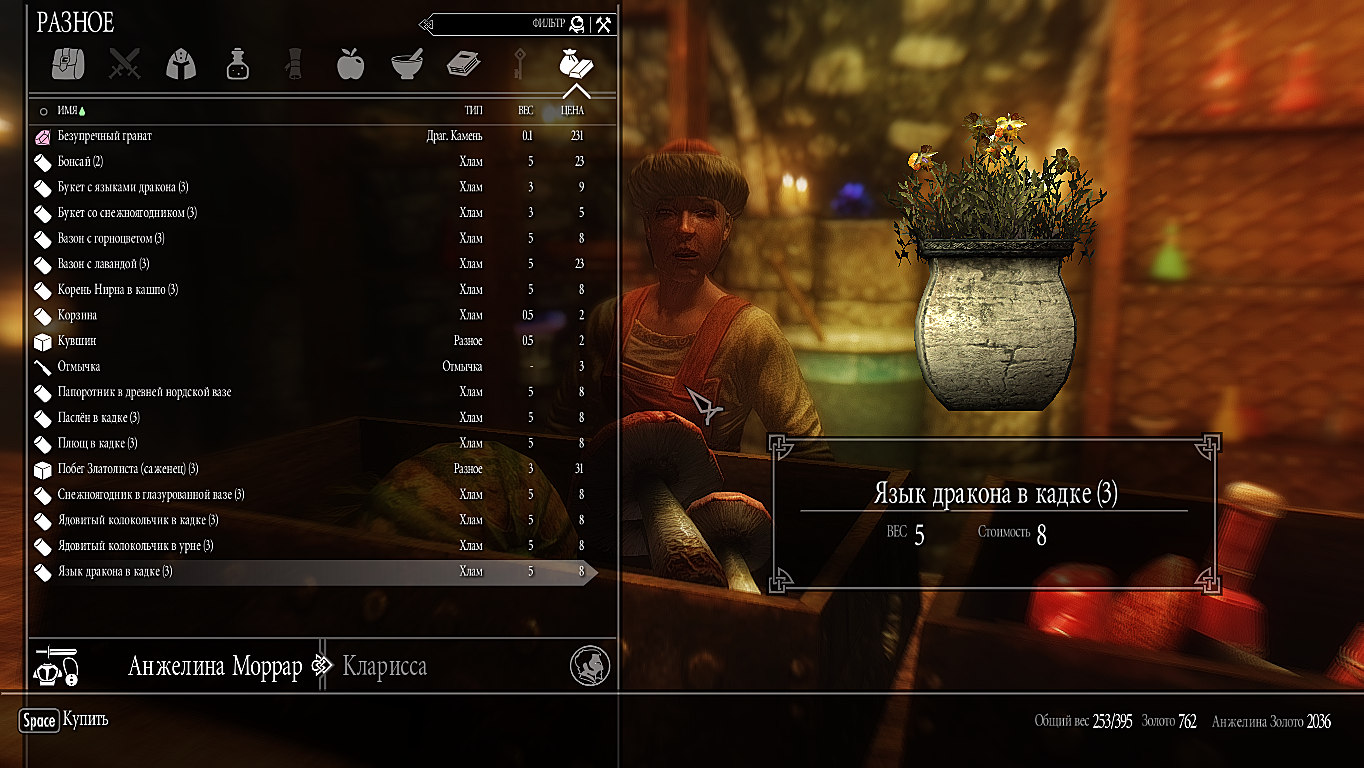Click the ФИЛЬТР search field

tap(500, 24)
